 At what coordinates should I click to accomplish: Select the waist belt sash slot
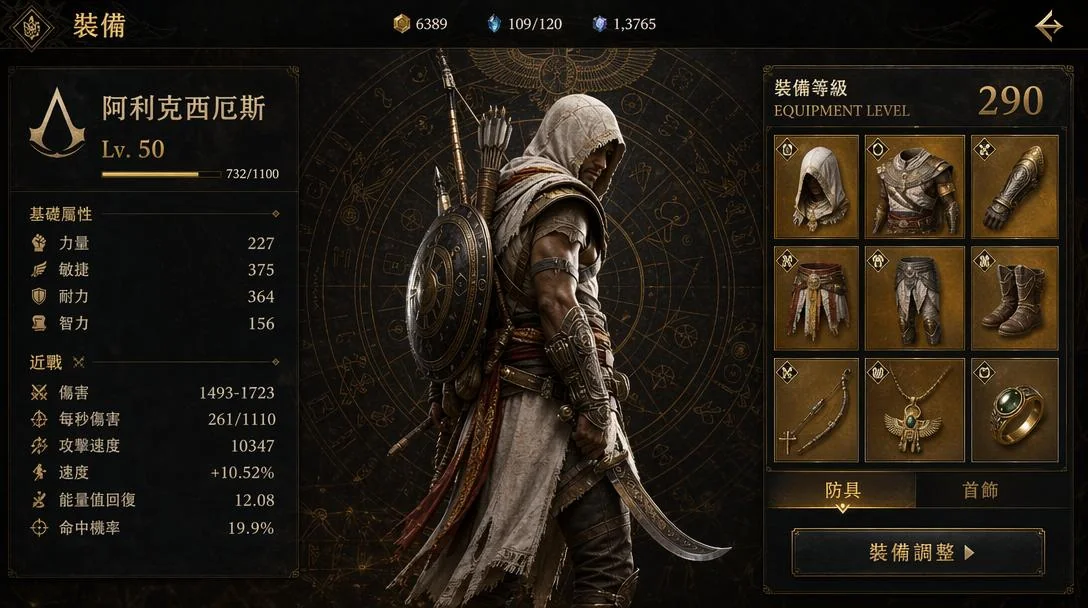click(816, 298)
